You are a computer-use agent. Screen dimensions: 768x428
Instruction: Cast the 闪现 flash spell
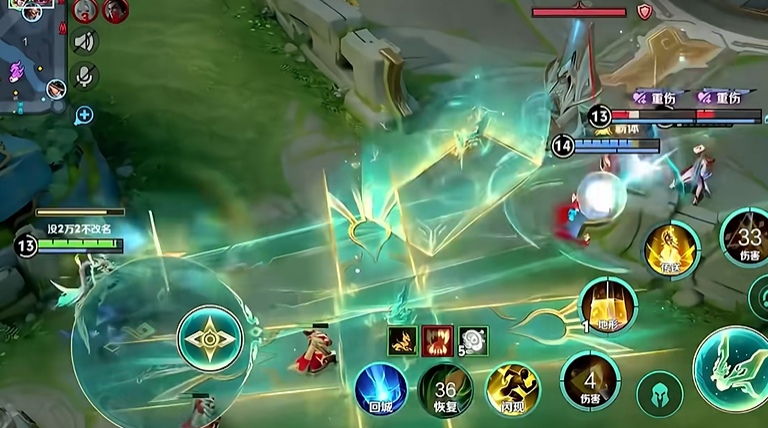click(x=512, y=388)
